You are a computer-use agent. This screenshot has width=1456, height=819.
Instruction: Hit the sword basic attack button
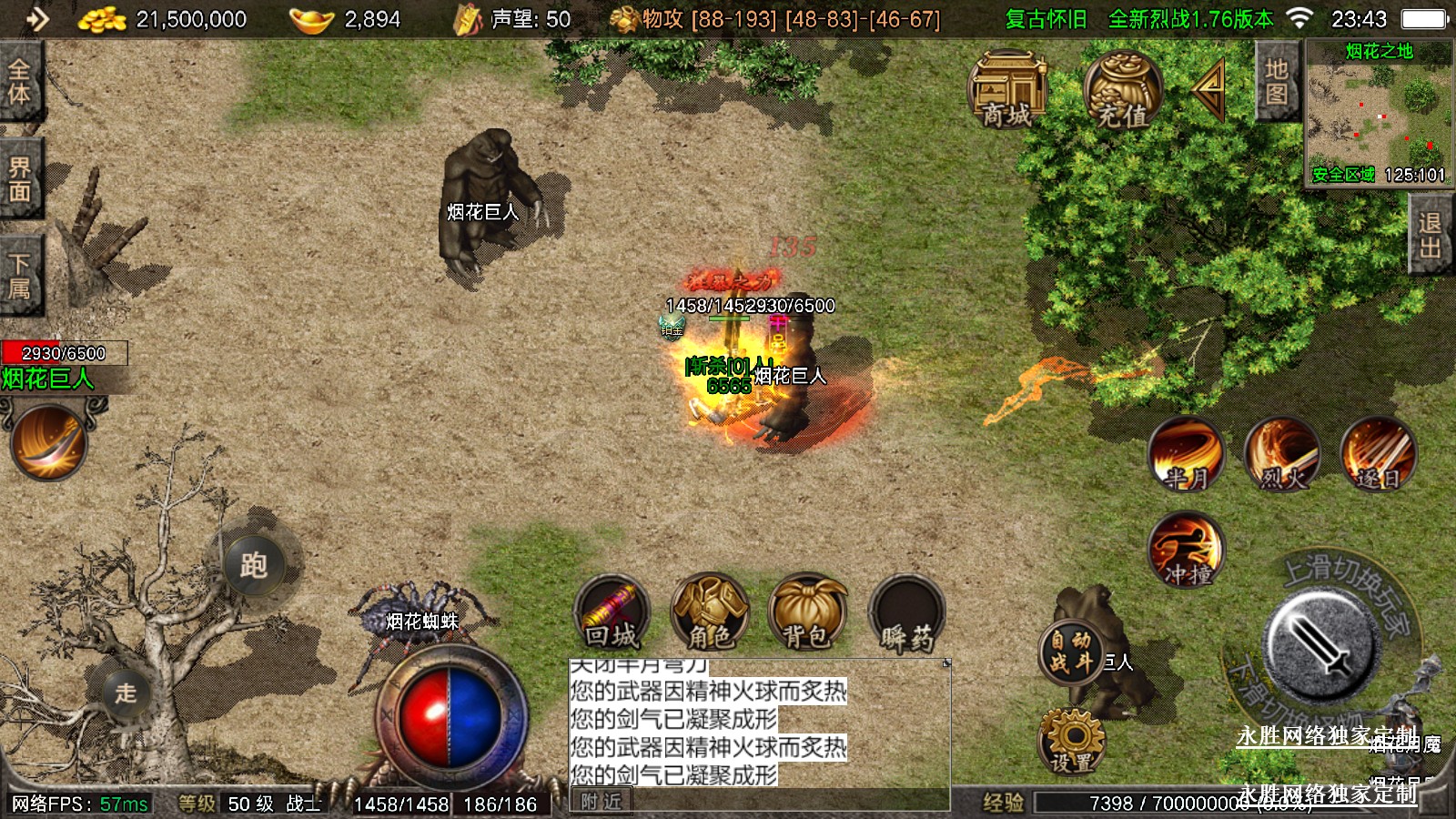[x=1318, y=642]
